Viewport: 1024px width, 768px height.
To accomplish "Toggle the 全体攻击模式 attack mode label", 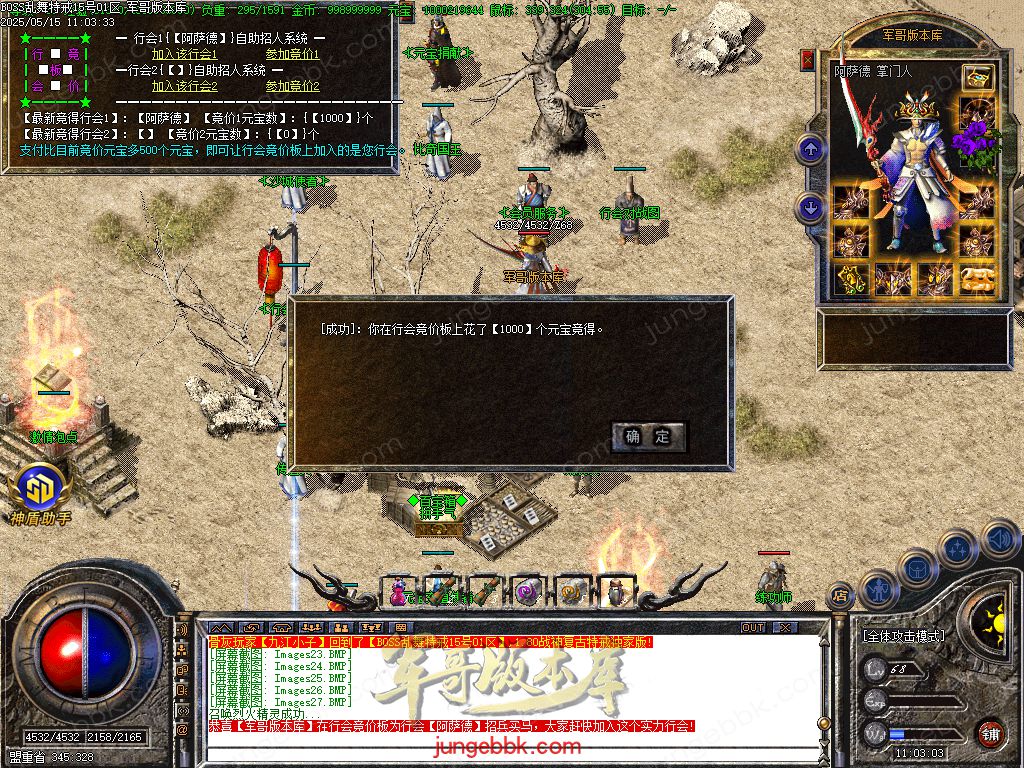I will point(903,635).
